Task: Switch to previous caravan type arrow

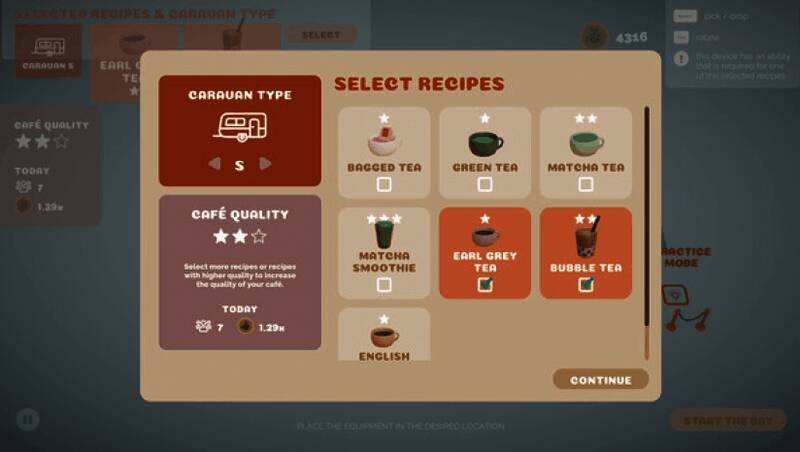Action: (x=213, y=164)
